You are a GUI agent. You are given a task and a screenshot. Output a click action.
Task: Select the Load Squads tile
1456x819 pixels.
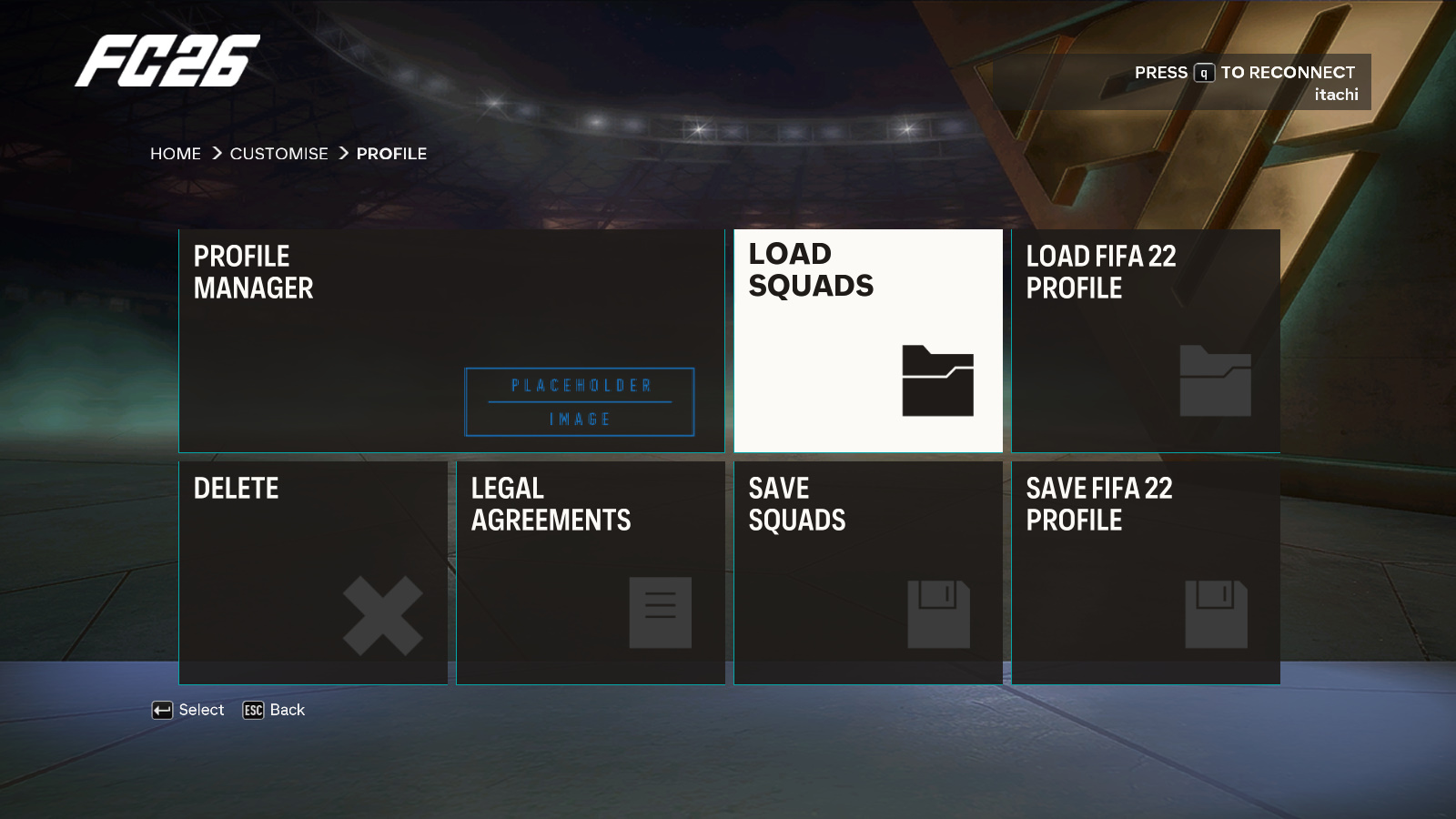pos(867,340)
